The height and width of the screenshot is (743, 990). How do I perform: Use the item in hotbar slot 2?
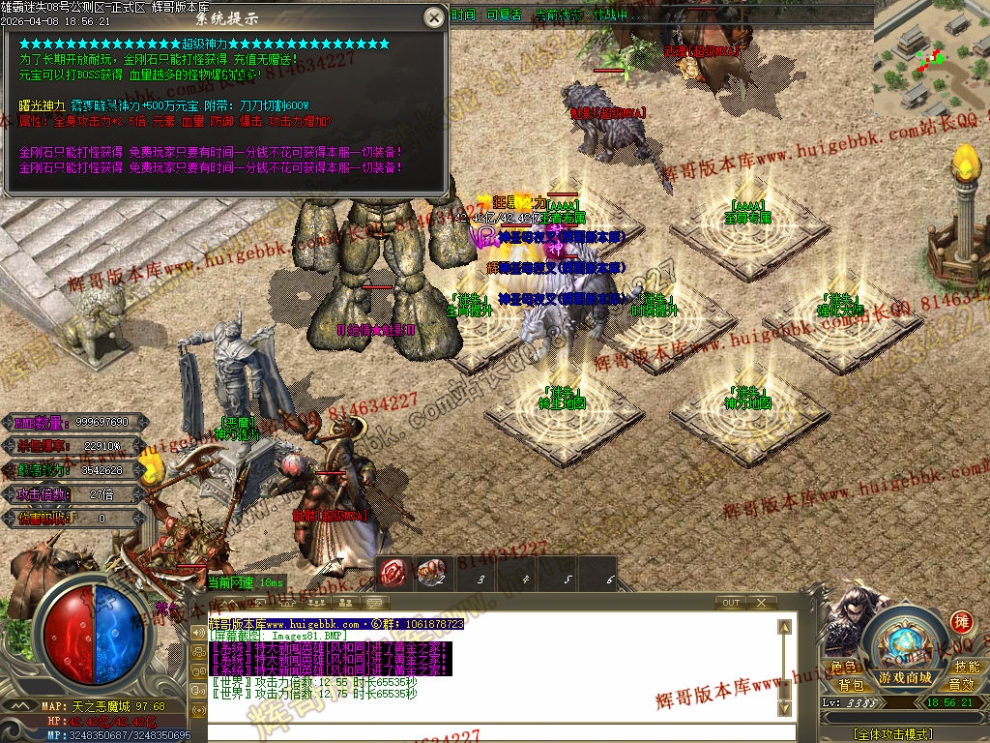tap(433, 572)
